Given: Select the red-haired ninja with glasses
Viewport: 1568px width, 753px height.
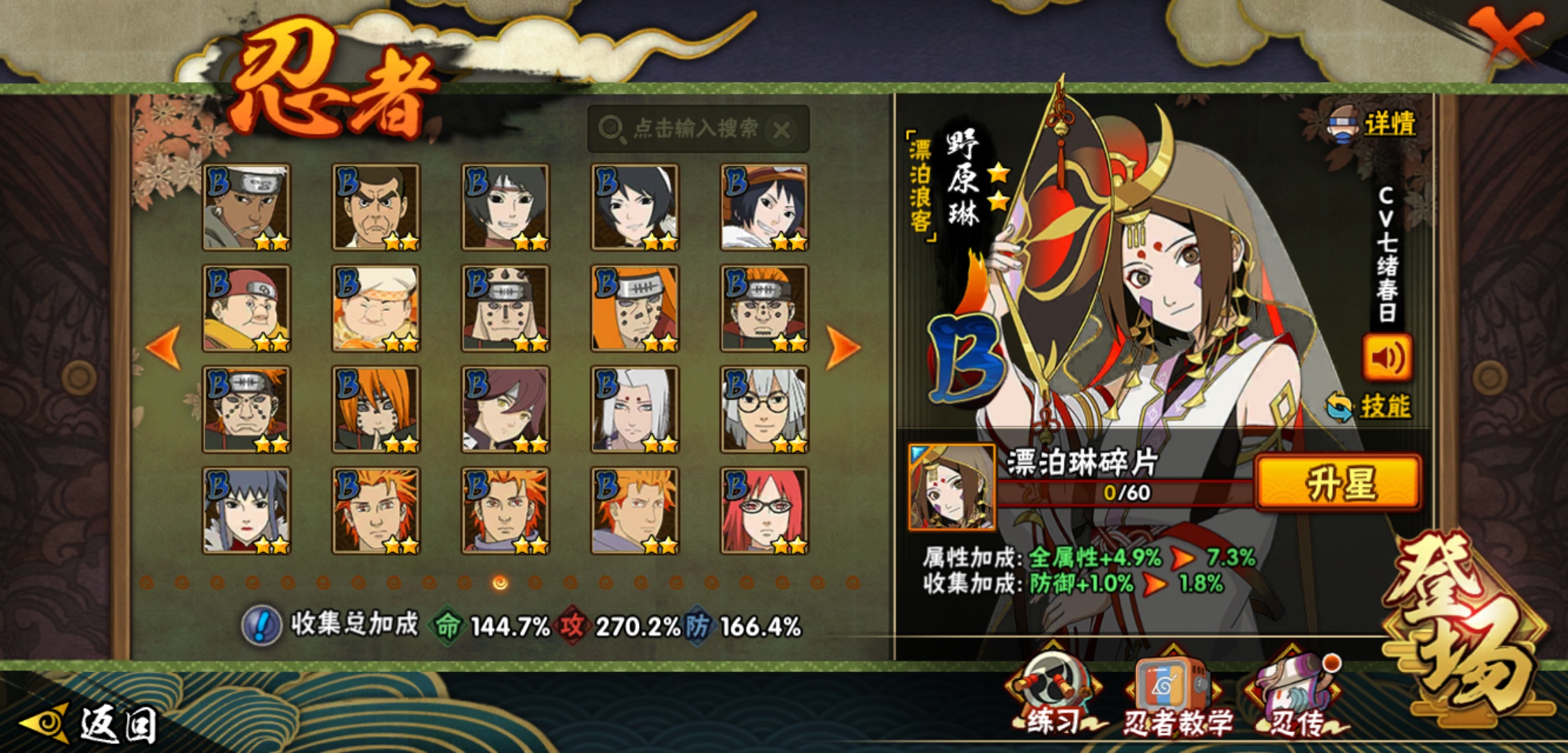Looking at the screenshot, I should (x=764, y=511).
